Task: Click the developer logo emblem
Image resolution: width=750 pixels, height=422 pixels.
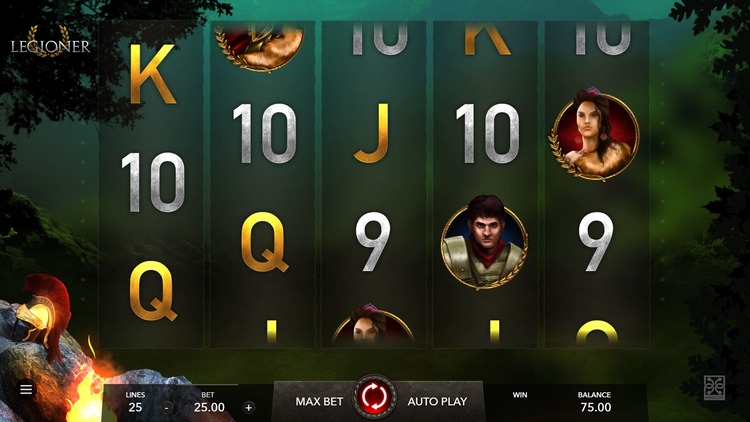Action: pyautogui.click(x=714, y=388)
